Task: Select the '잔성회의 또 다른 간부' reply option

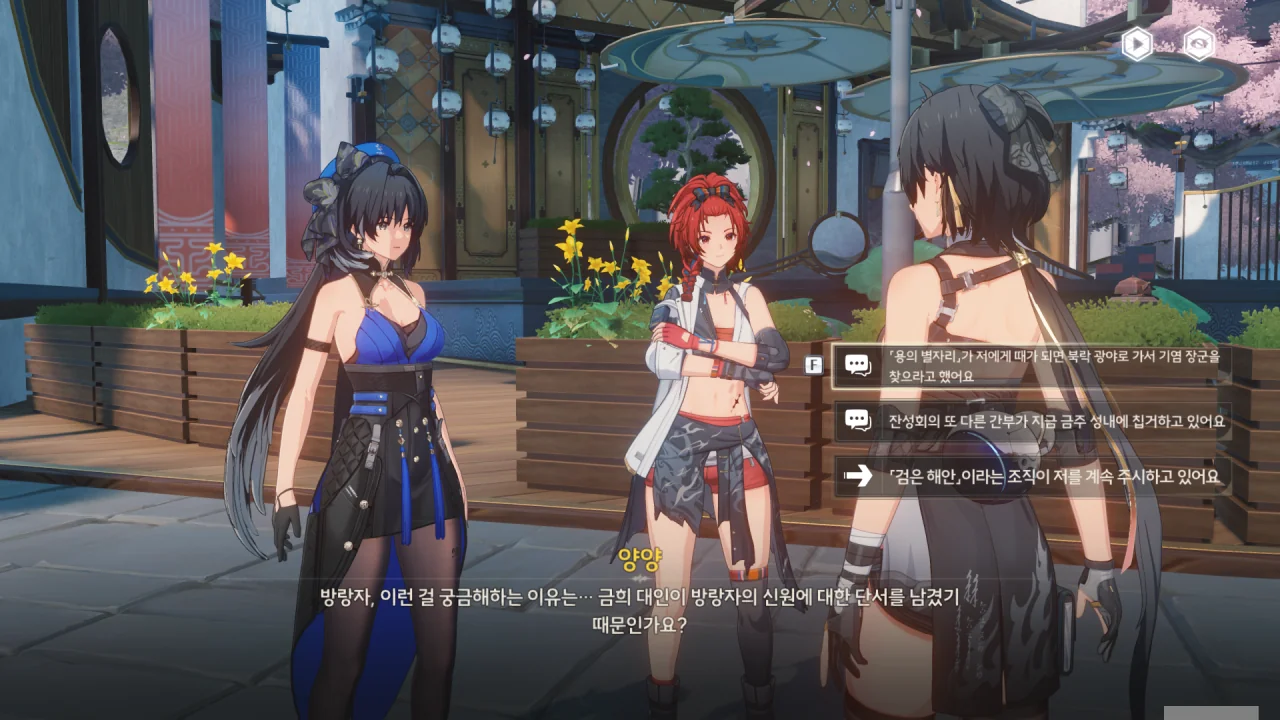Action: [x=1030, y=421]
